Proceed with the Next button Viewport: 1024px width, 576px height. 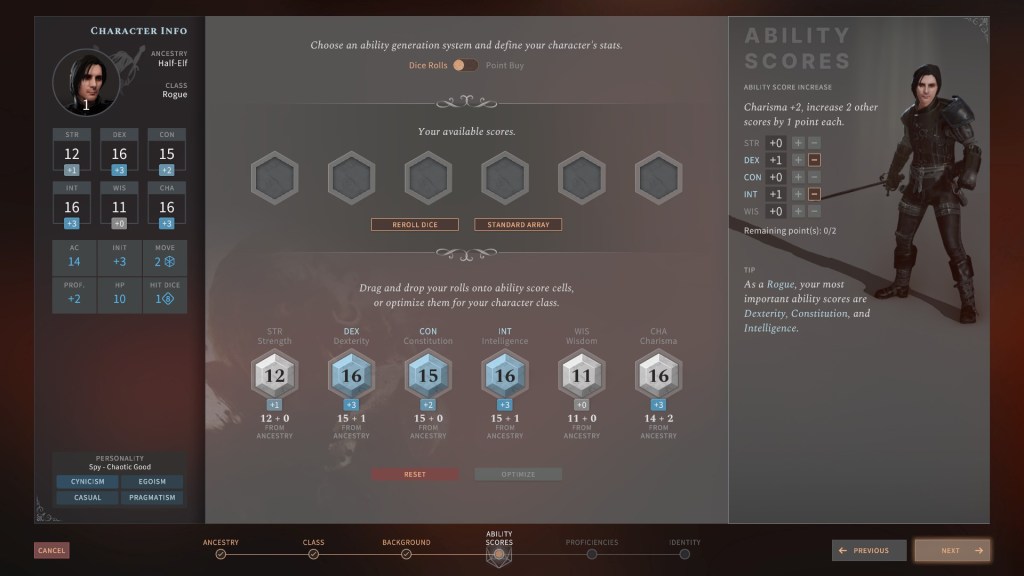pos(950,550)
